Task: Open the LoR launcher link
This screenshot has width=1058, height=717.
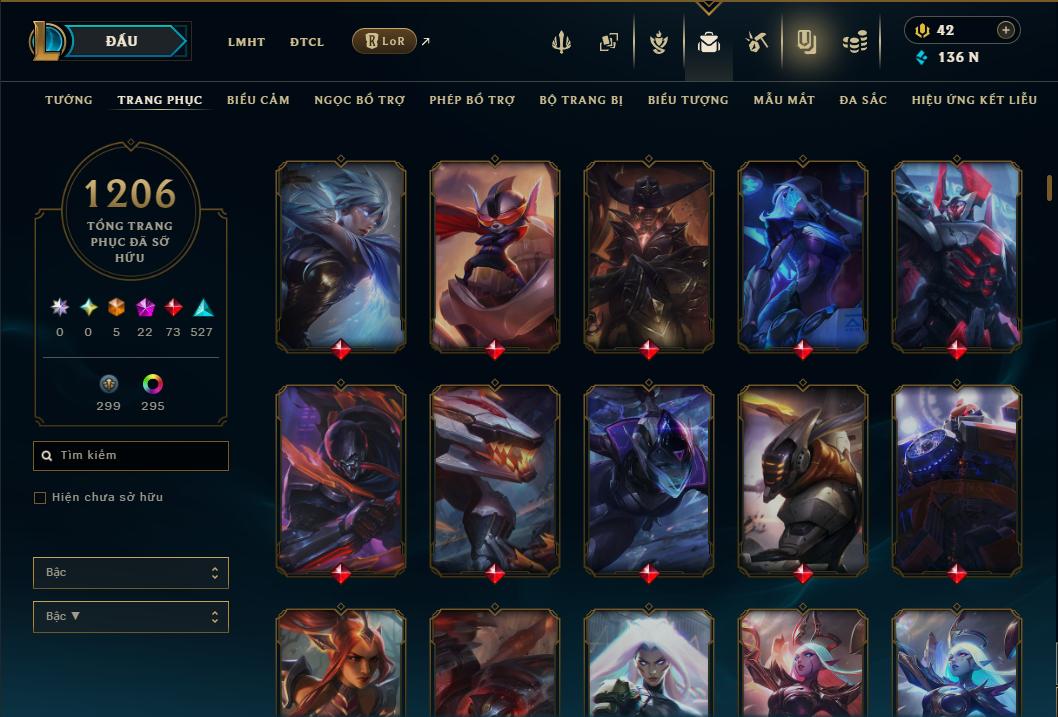Action: coord(385,41)
